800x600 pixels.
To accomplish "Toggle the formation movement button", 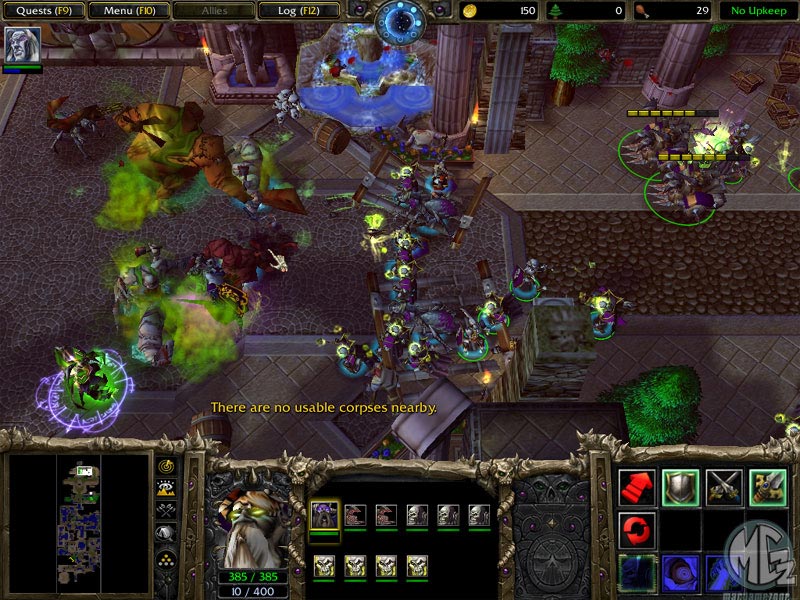I will [167, 559].
